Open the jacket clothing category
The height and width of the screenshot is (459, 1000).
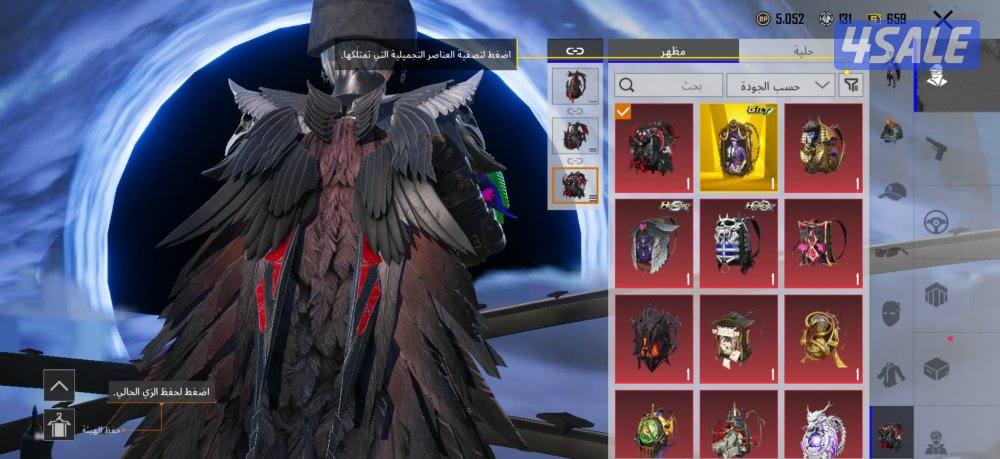pos(893,373)
